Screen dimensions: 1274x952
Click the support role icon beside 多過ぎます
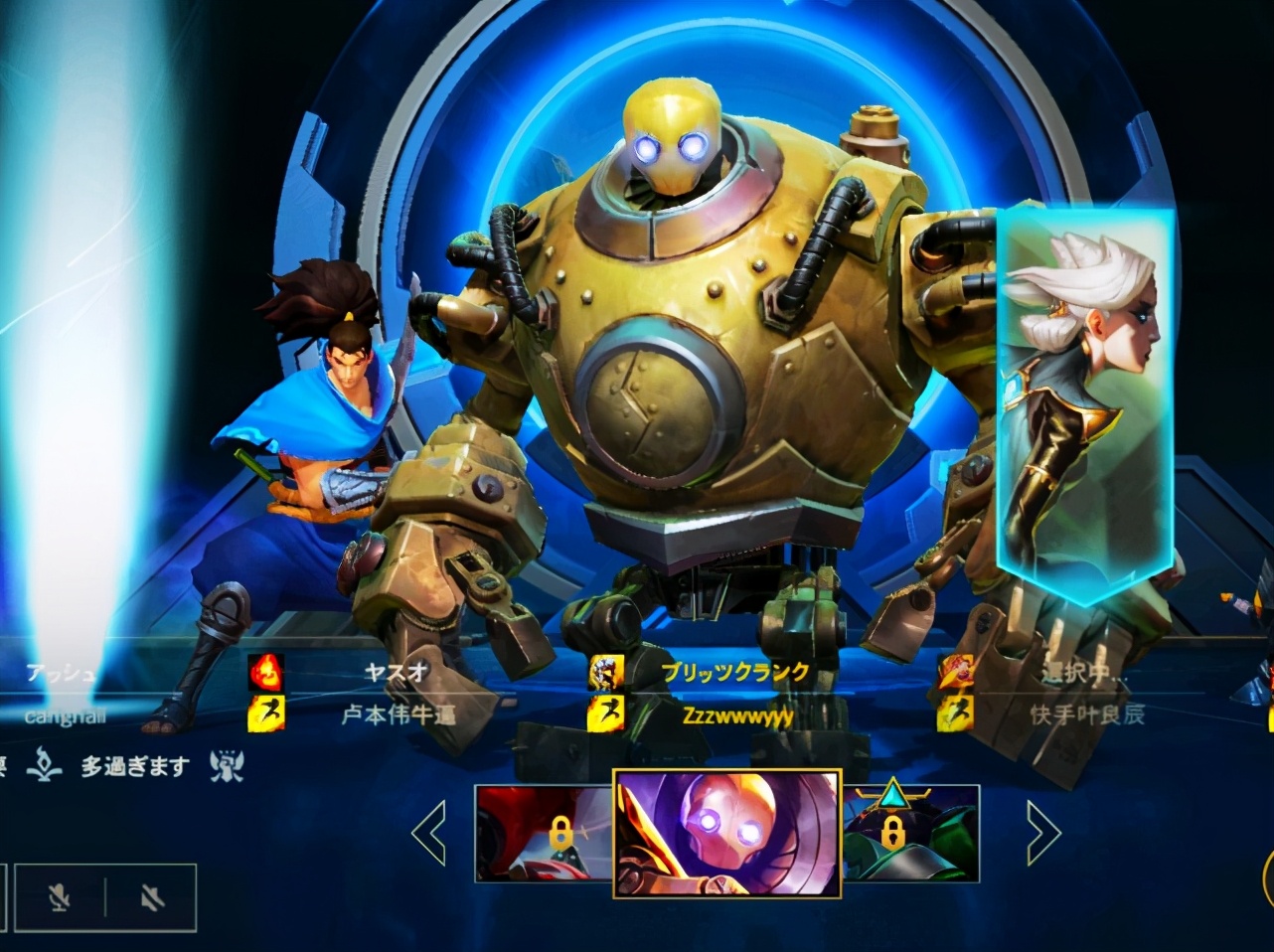tap(228, 765)
